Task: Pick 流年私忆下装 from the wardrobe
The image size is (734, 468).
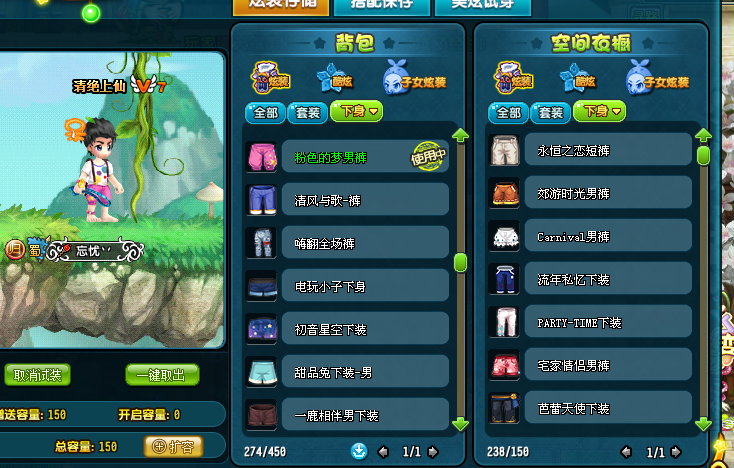Action: pyautogui.click(x=590, y=279)
